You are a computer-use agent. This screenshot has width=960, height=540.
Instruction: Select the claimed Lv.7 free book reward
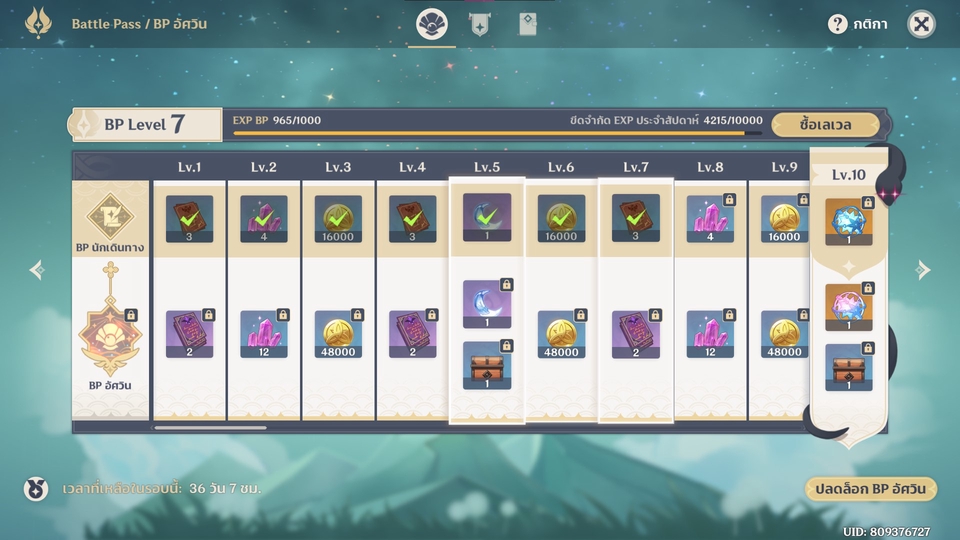click(x=636, y=218)
